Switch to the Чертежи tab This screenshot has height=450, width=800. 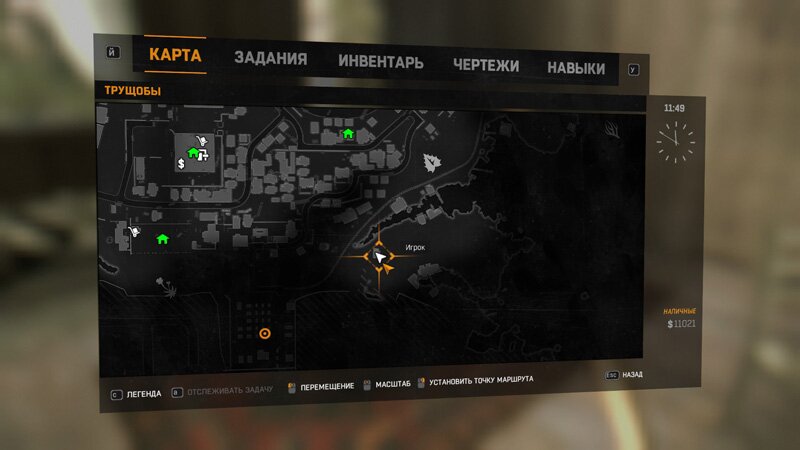(x=485, y=66)
